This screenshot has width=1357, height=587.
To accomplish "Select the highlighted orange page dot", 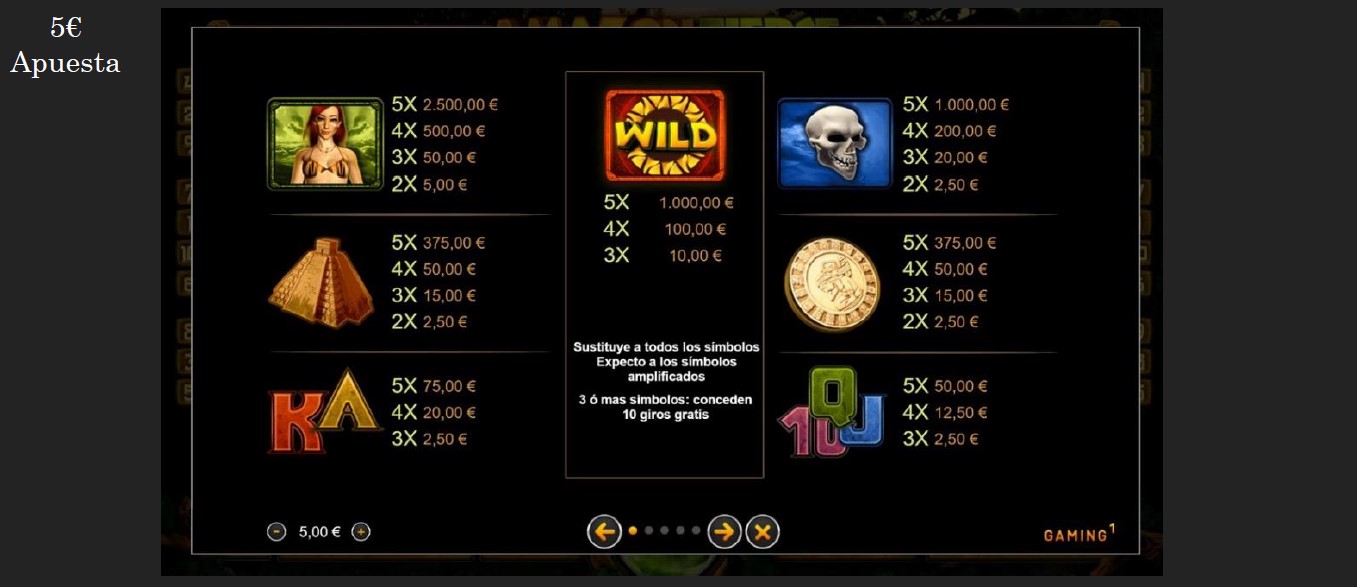I will coord(632,531).
